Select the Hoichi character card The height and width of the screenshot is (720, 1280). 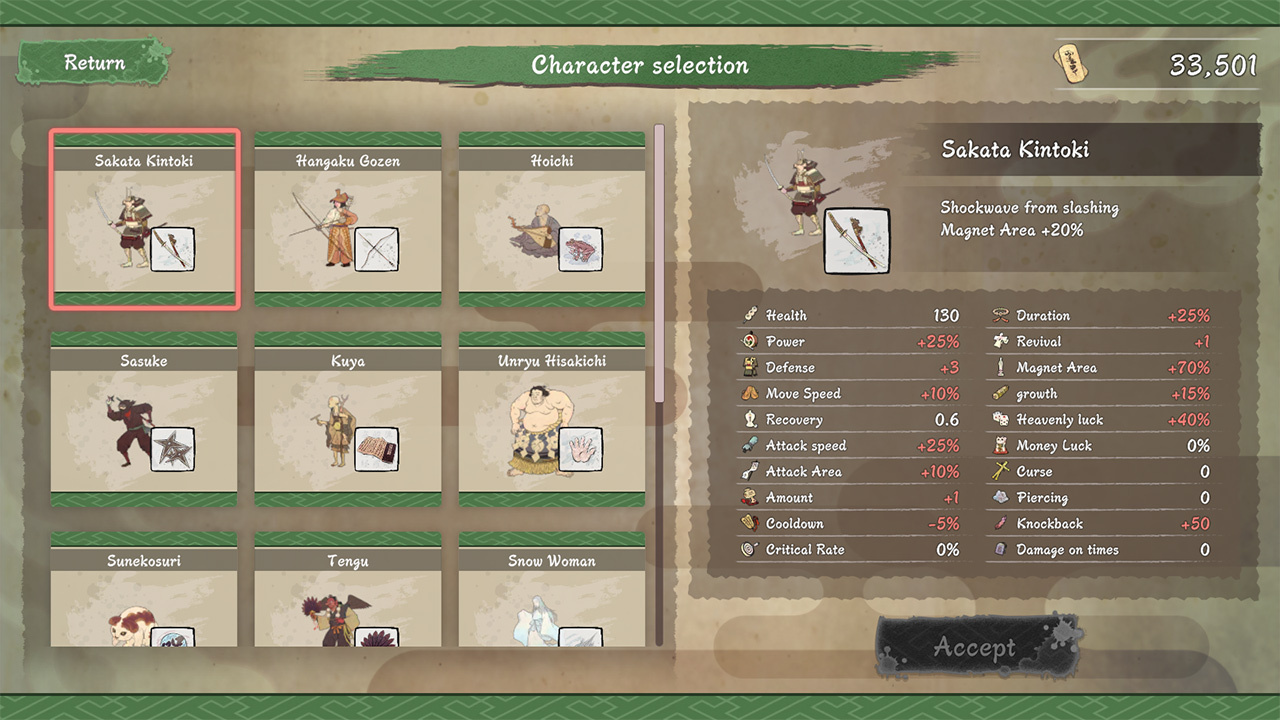pos(551,216)
